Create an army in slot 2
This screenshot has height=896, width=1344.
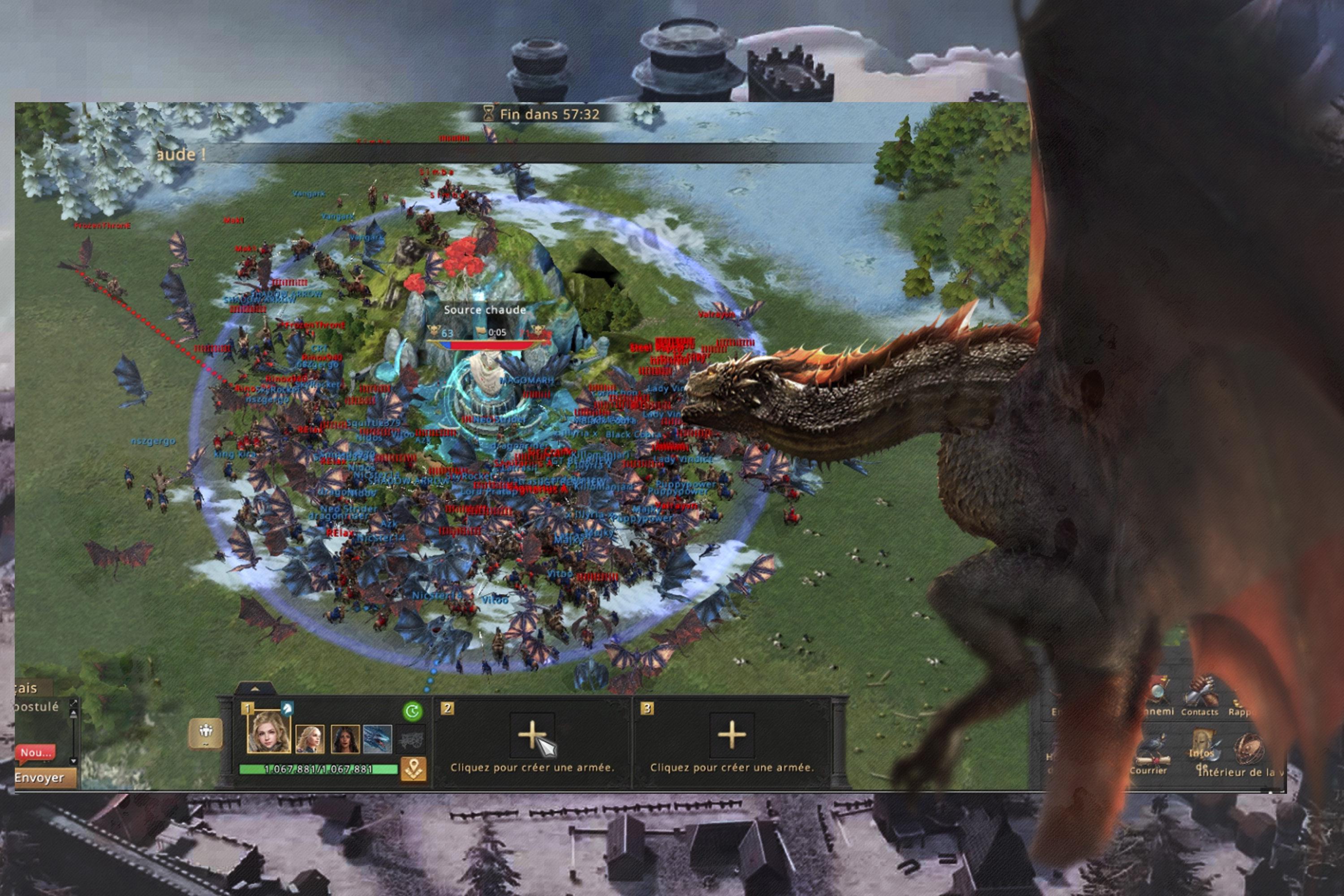[532, 734]
